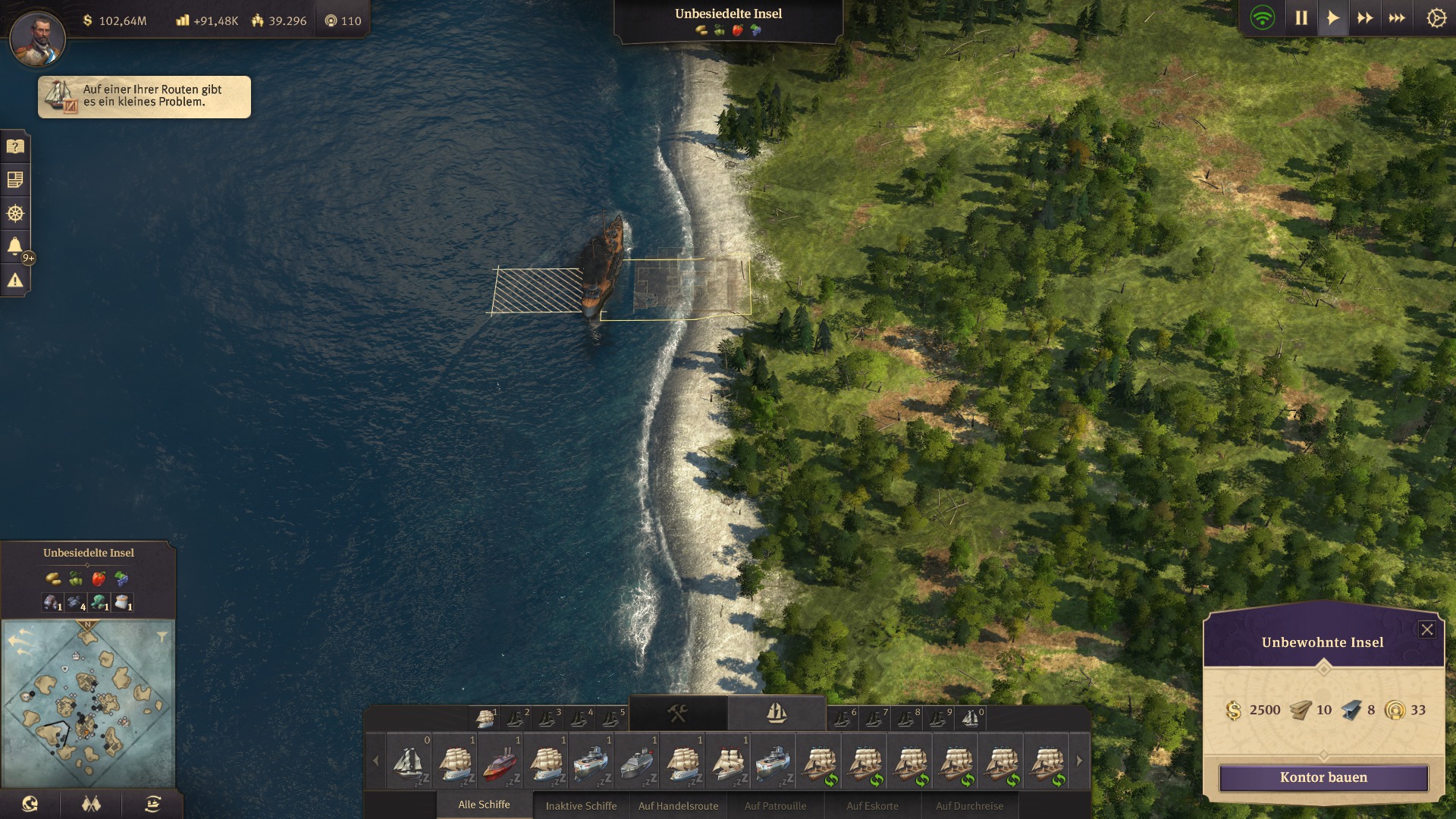Screen dimensions: 1456x819
Task: Show the Alle Schiffe tab
Action: coord(484,805)
